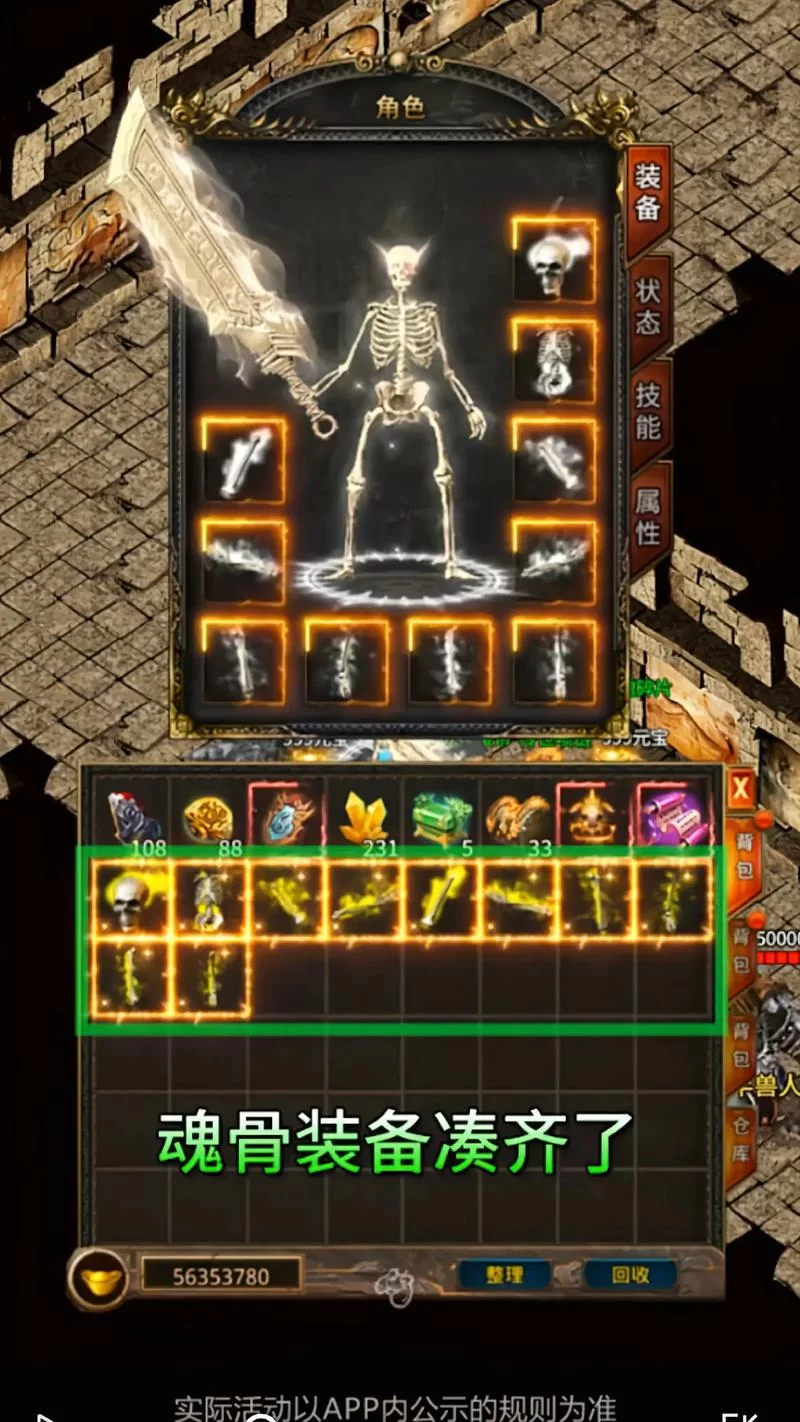Select the equipped skull helmet slot
The image size is (800, 1422).
pyautogui.click(x=554, y=260)
